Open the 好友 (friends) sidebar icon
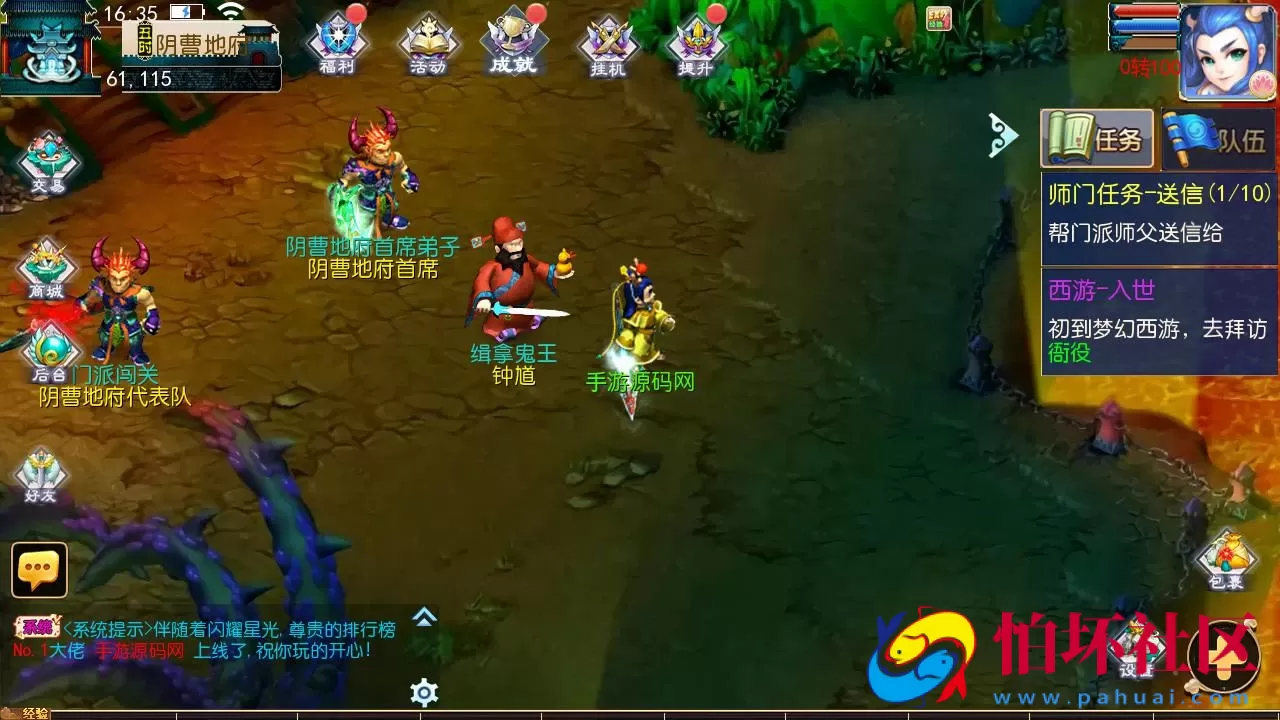This screenshot has height=720, width=1280. click(40, 470)
